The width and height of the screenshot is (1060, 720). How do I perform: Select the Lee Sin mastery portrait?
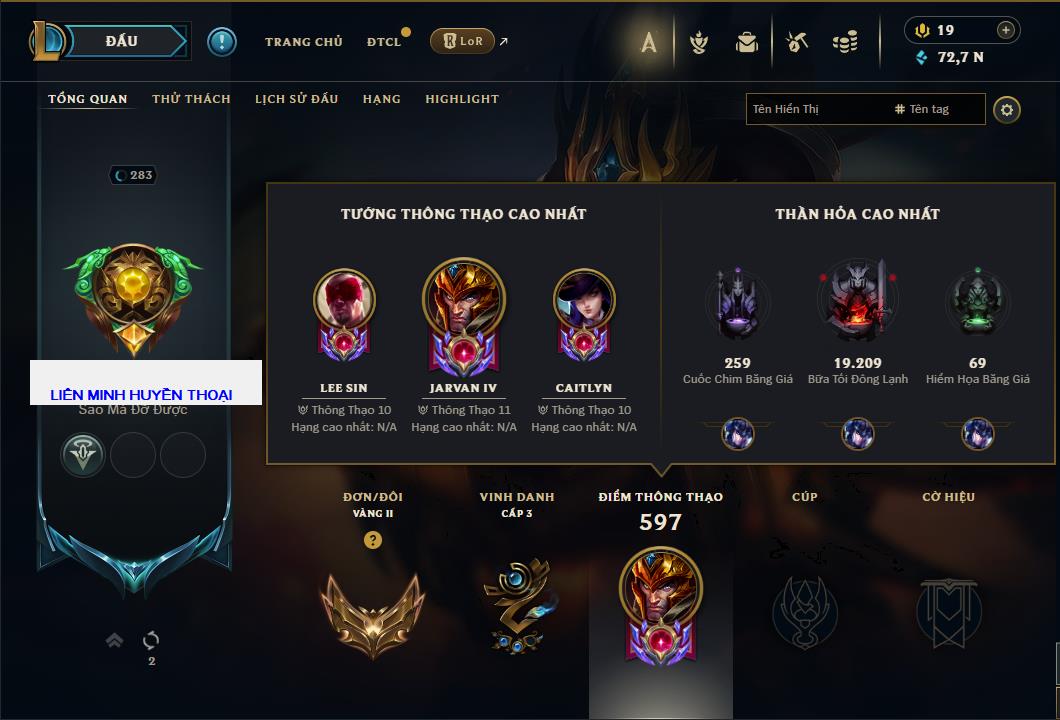pos(344,302)
